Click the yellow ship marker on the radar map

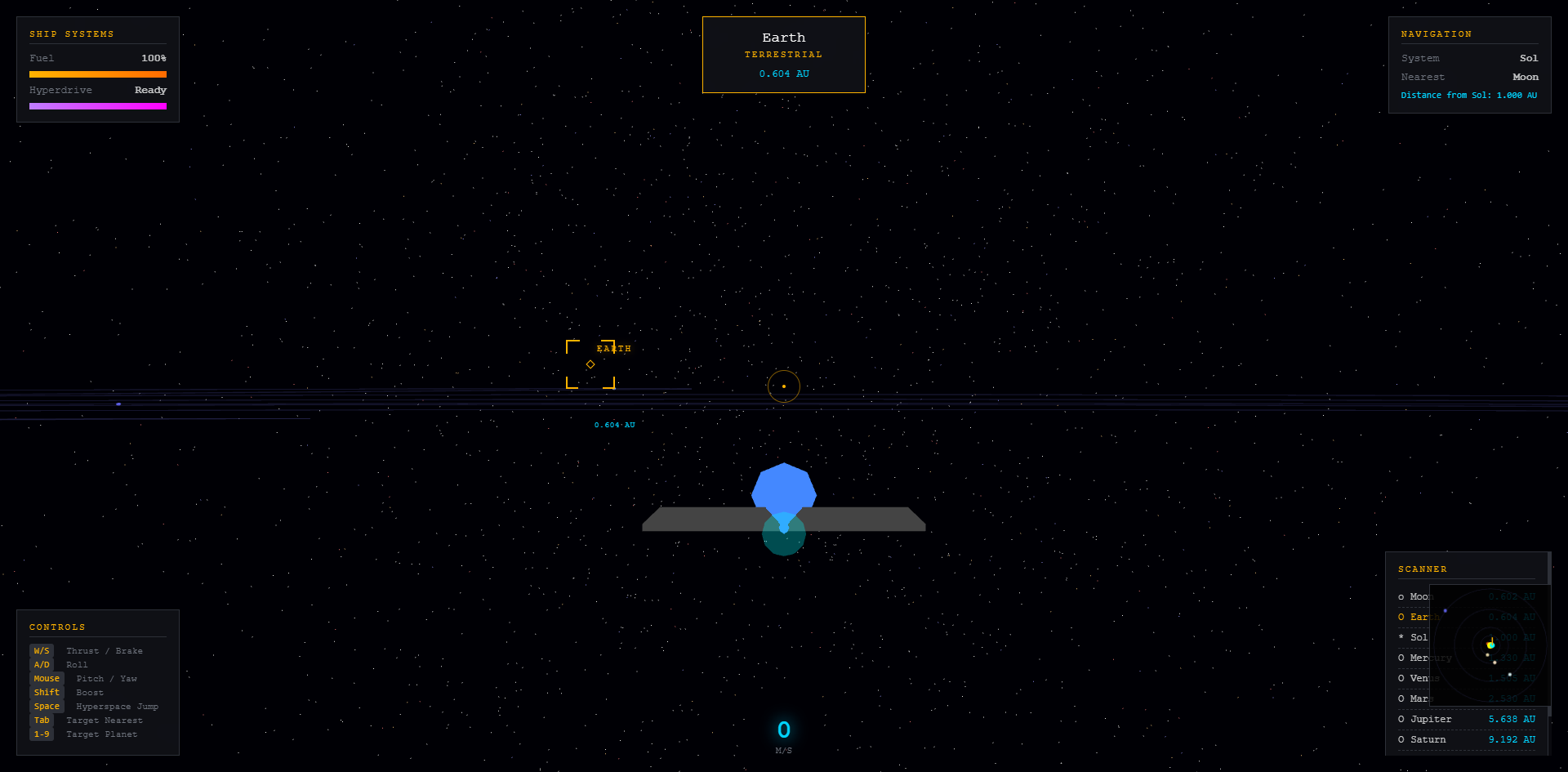[x=1490, y=645]
